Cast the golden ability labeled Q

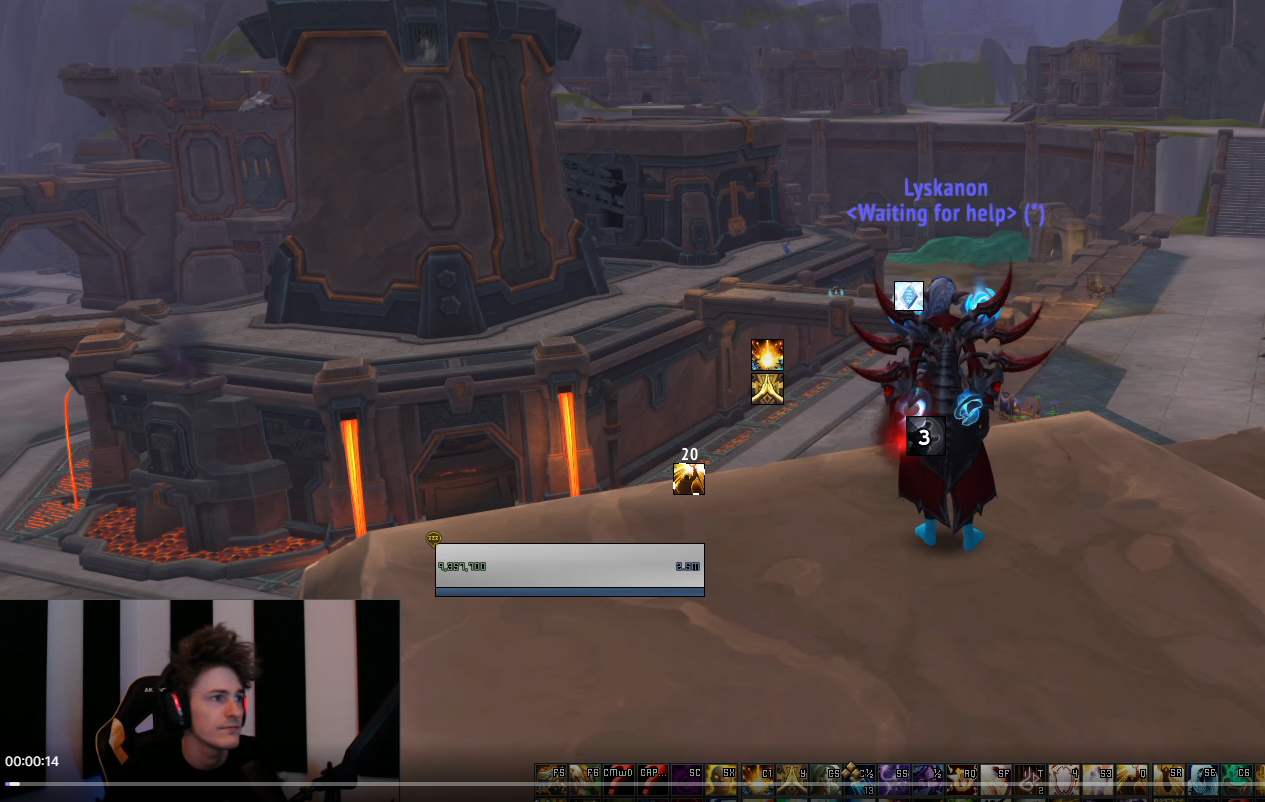1131,779
